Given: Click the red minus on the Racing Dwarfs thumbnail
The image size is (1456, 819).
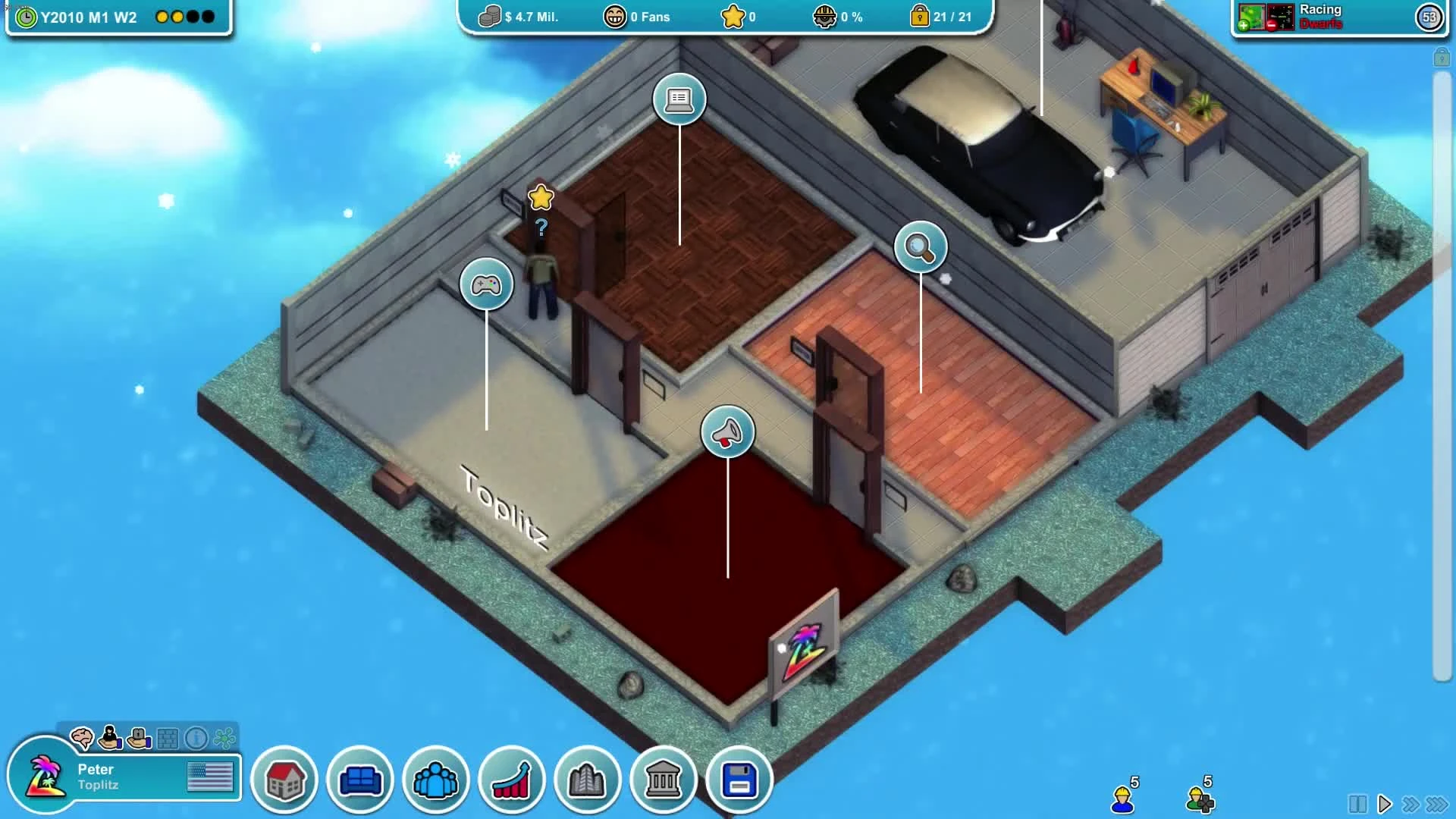Looking at the screenshot, I should tap(1271, 25).
